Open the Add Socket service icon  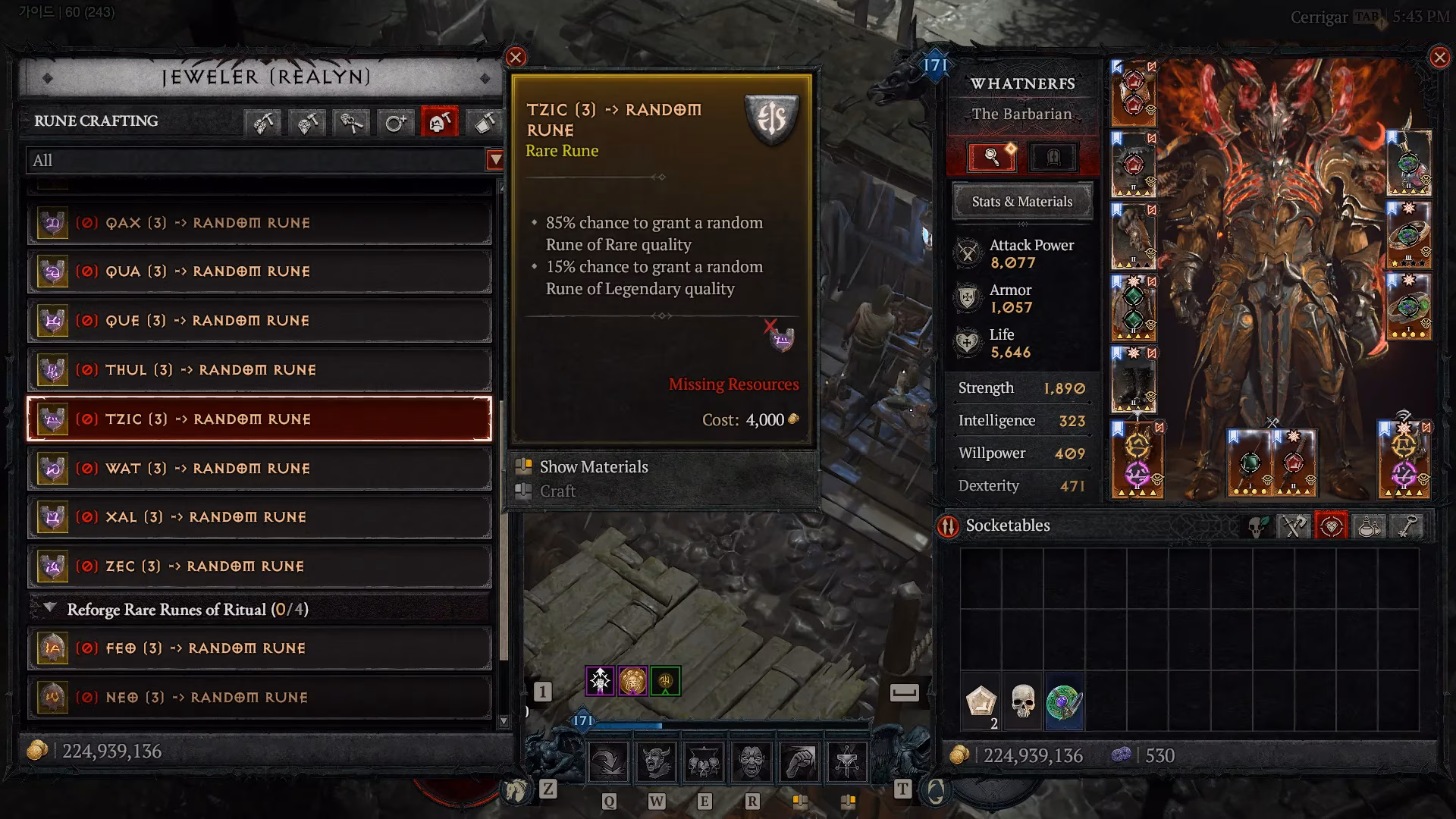coord(395,121)
